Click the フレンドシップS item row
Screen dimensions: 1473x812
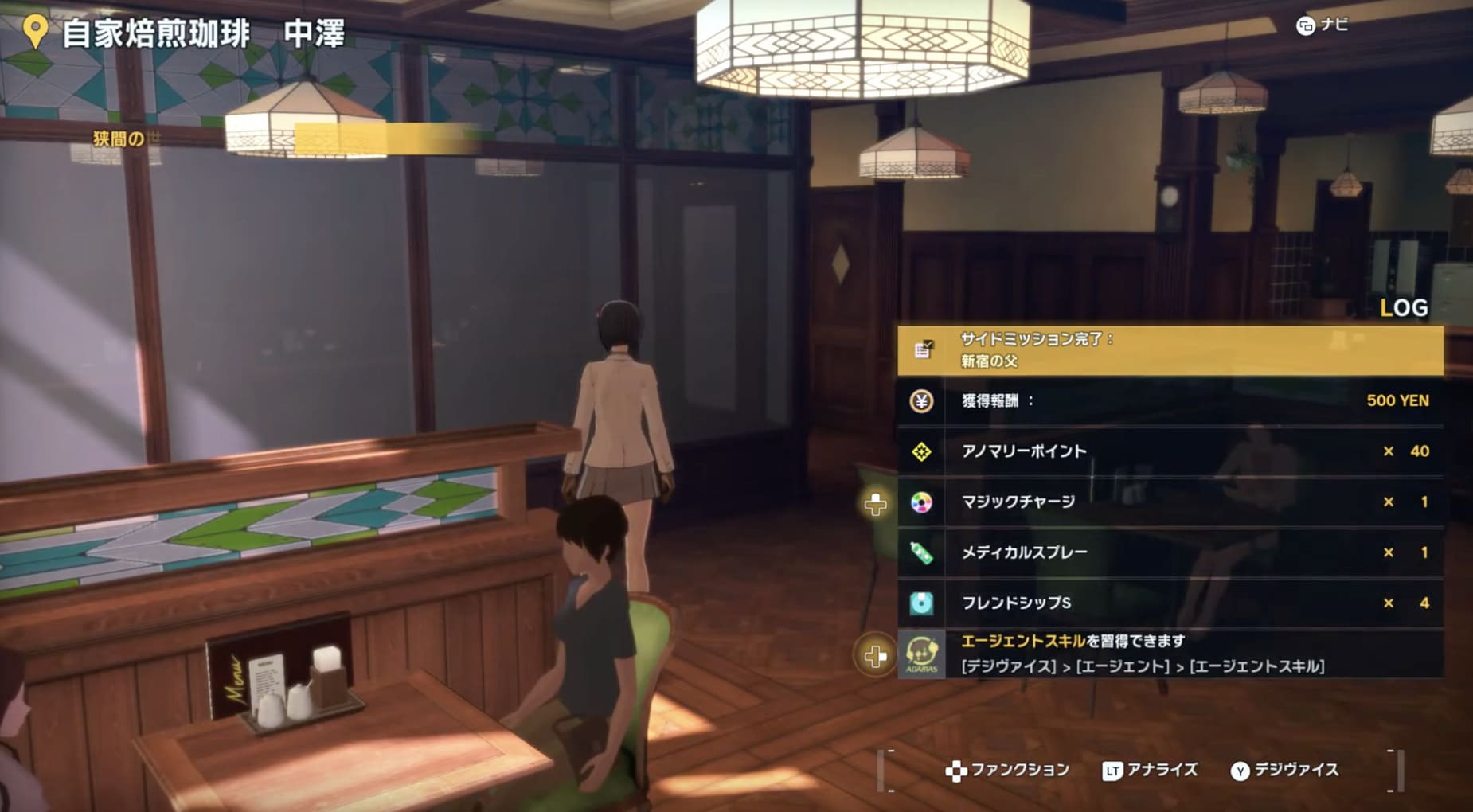coord(1169,603)
